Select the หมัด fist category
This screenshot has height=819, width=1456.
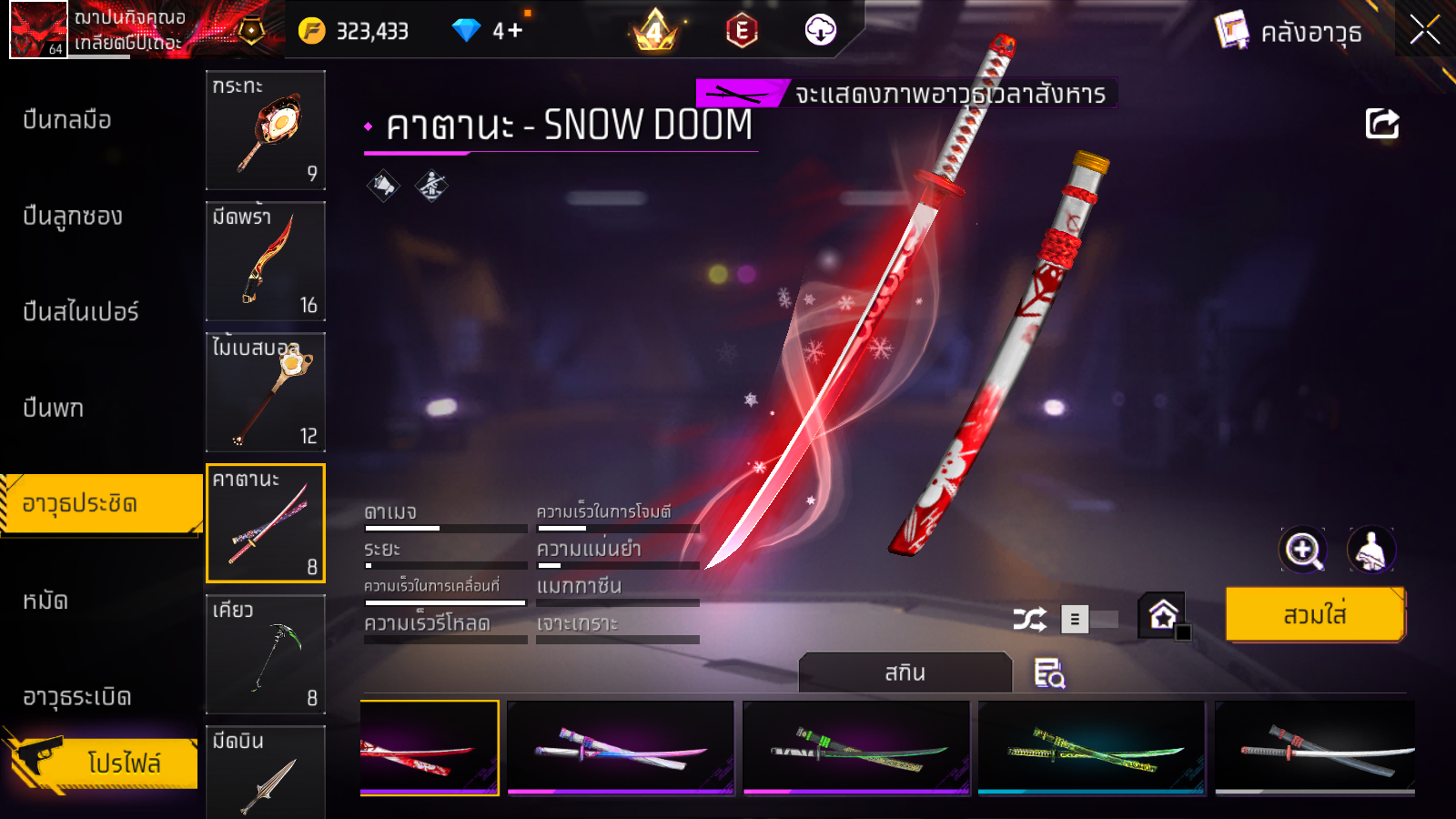click(45, 601)
